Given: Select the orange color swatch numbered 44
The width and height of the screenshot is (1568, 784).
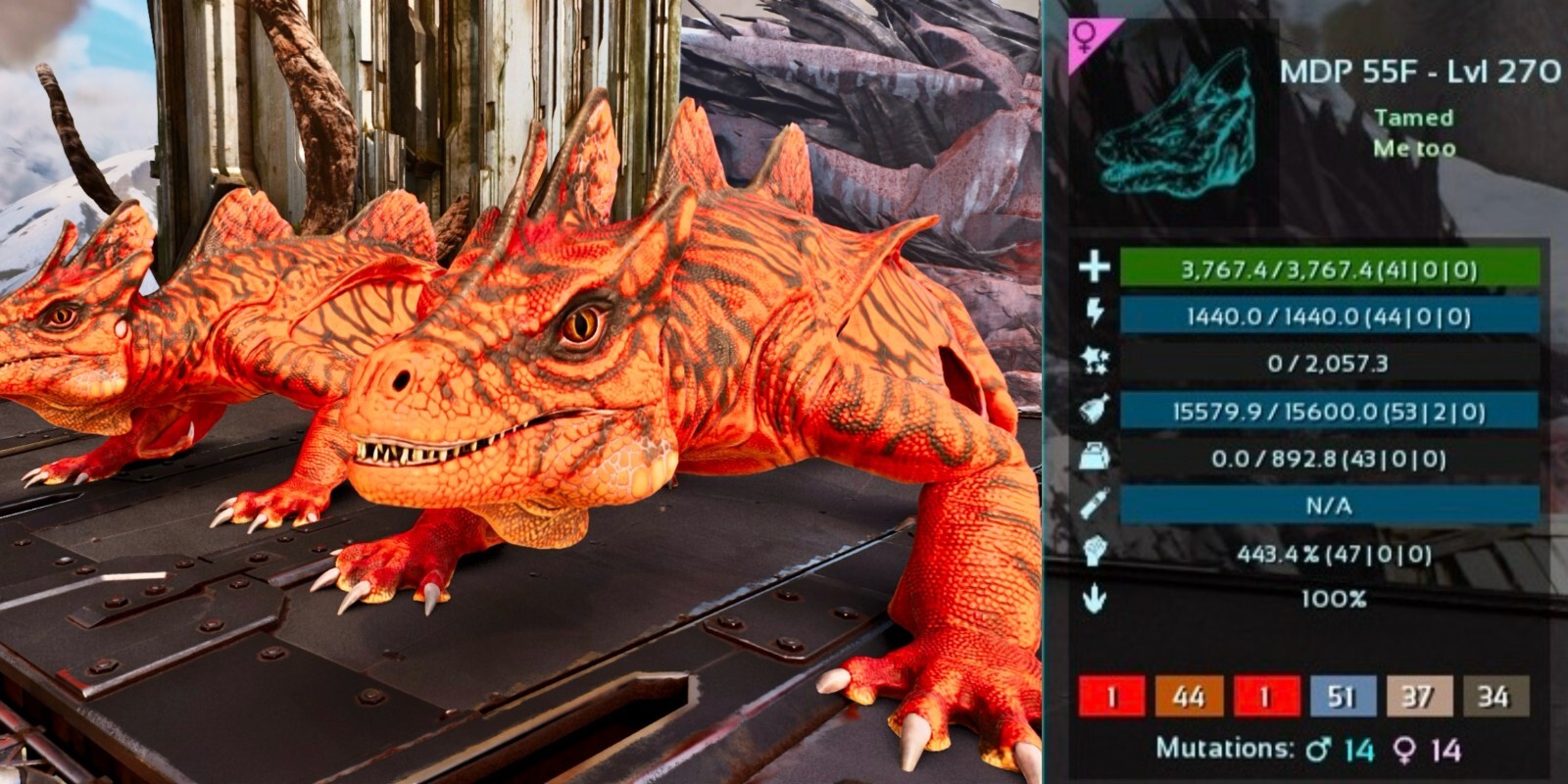Looking at the screenshot, I should pyautogui.click(x=1188, y=697).
